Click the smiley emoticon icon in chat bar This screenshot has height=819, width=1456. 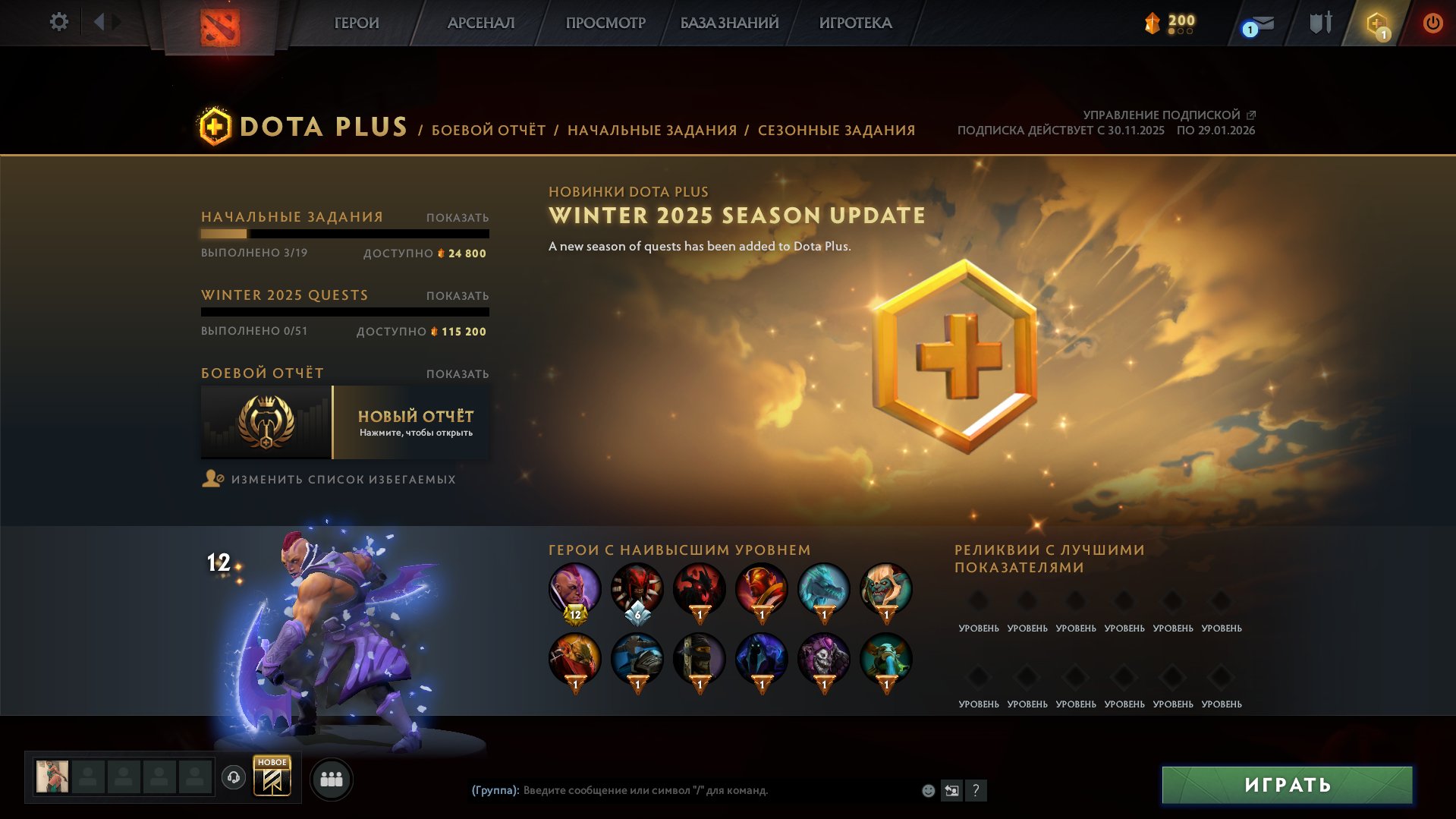[x=927, y=790]
